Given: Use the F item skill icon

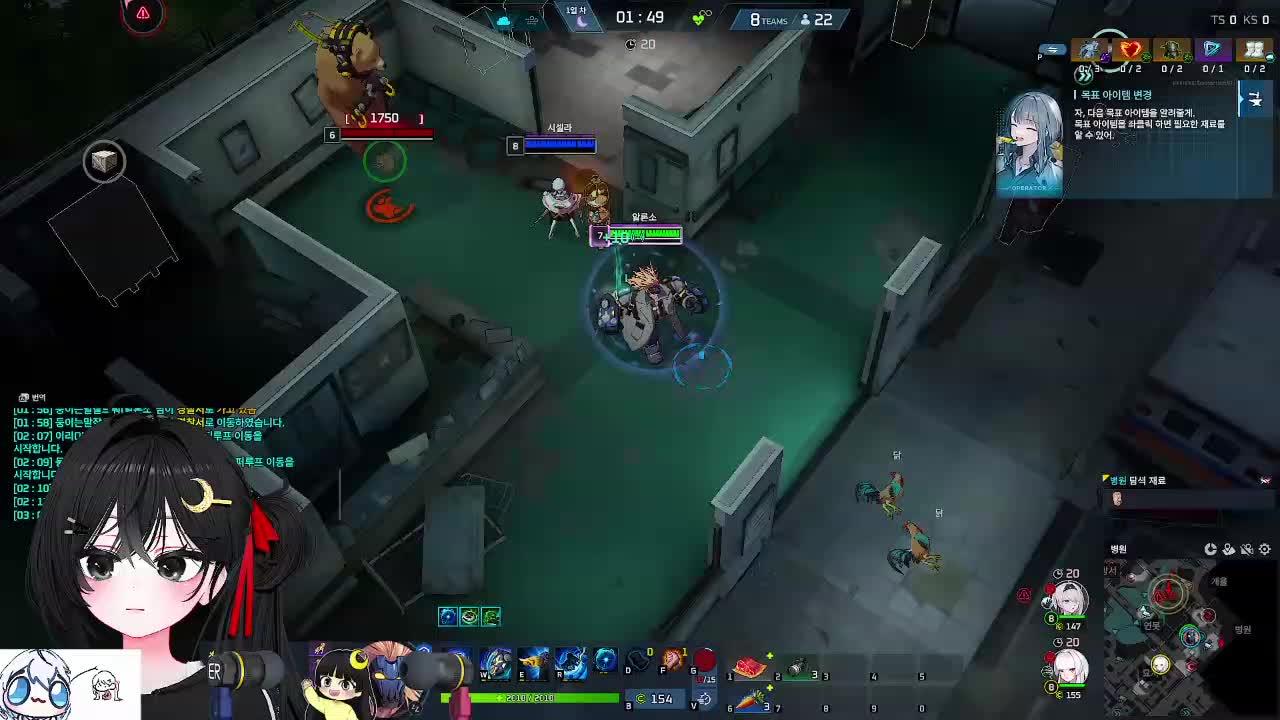Looking at the screenshot, I should click(x=673, y=660).
